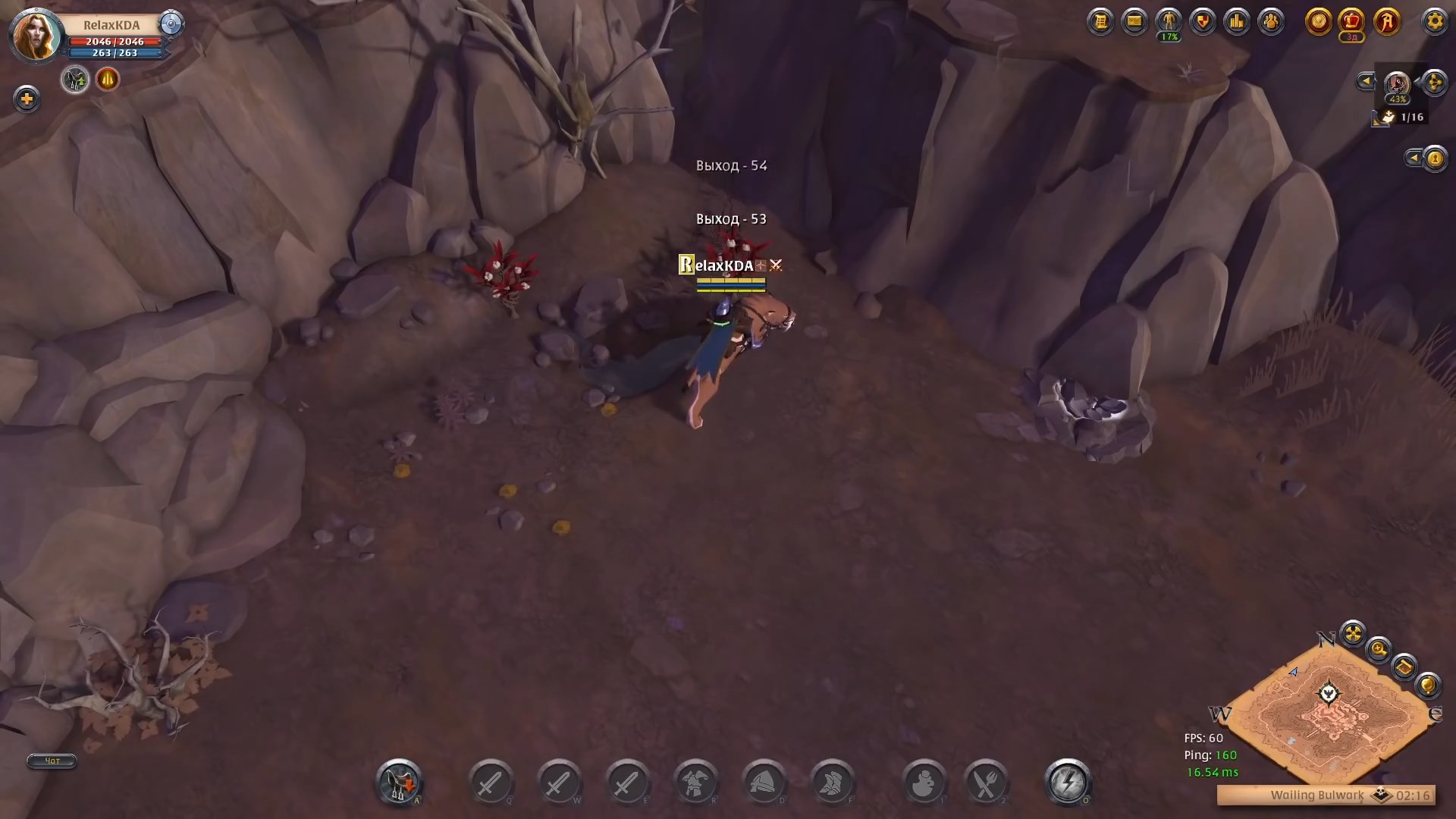Click the 43% charge progress indicator
Image resolution: width=1456 pixels, height=819 pixels.
1398,99
